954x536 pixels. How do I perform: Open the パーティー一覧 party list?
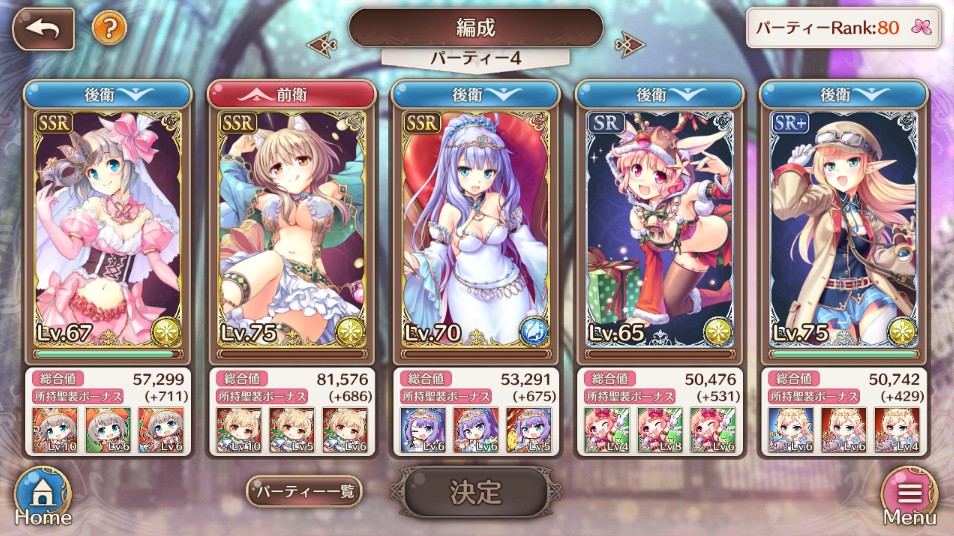coord(304,491)
